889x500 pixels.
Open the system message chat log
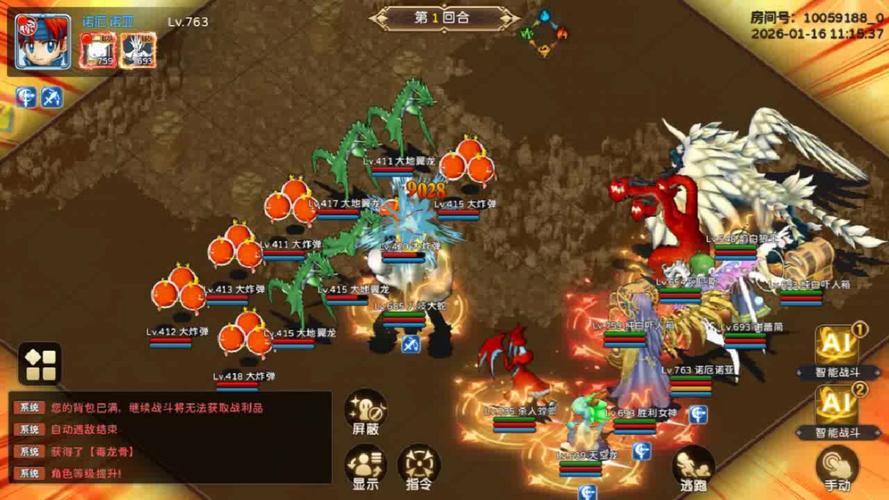coord(170,436)
